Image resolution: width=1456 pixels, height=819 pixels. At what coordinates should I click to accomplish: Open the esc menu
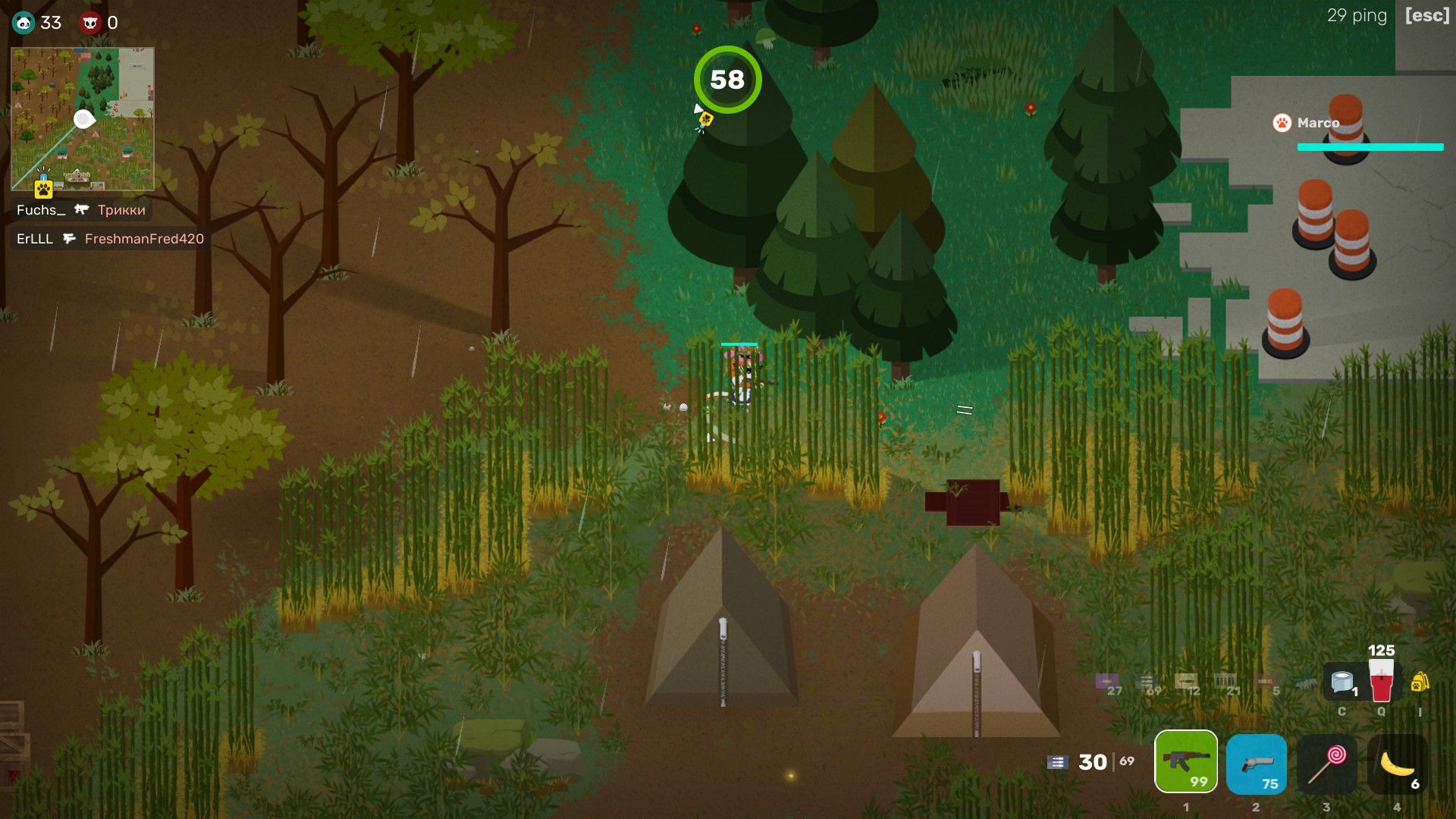(x=1426, y=16)
